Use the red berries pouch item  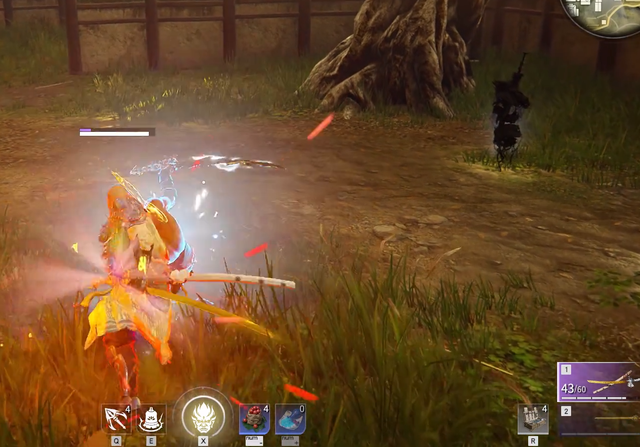click(254, 418)
